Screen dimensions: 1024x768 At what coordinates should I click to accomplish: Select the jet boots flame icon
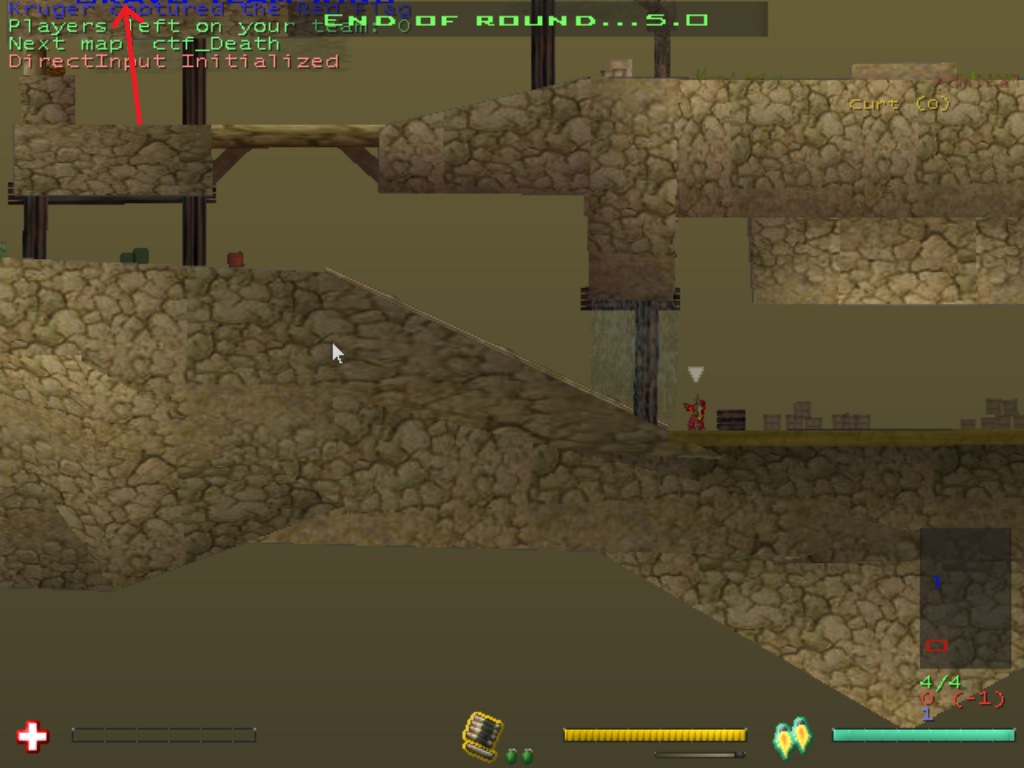[792, 737]
